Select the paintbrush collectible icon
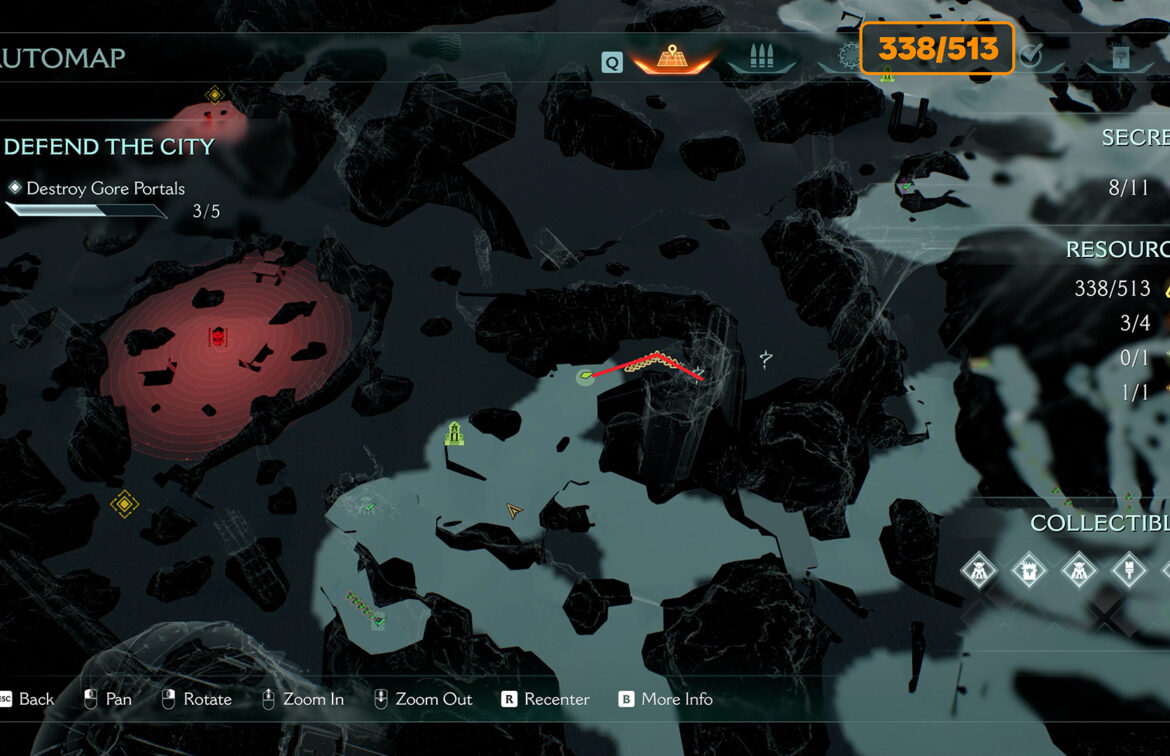This screenshot has width=1170, height=756. click(1128, 571)
